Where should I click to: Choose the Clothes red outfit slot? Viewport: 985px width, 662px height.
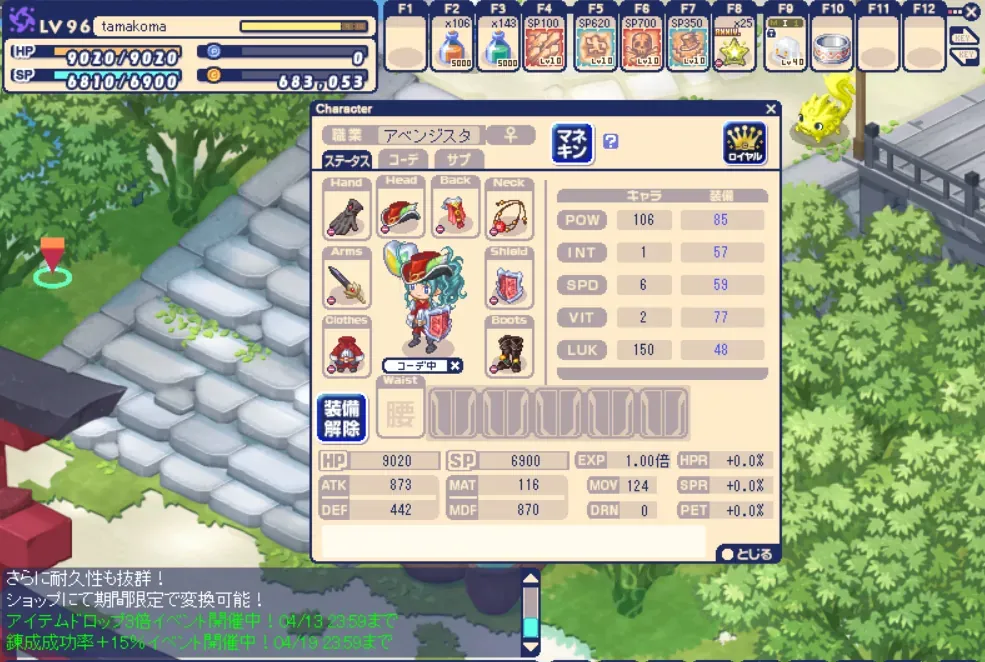click(x=346, y=347)
